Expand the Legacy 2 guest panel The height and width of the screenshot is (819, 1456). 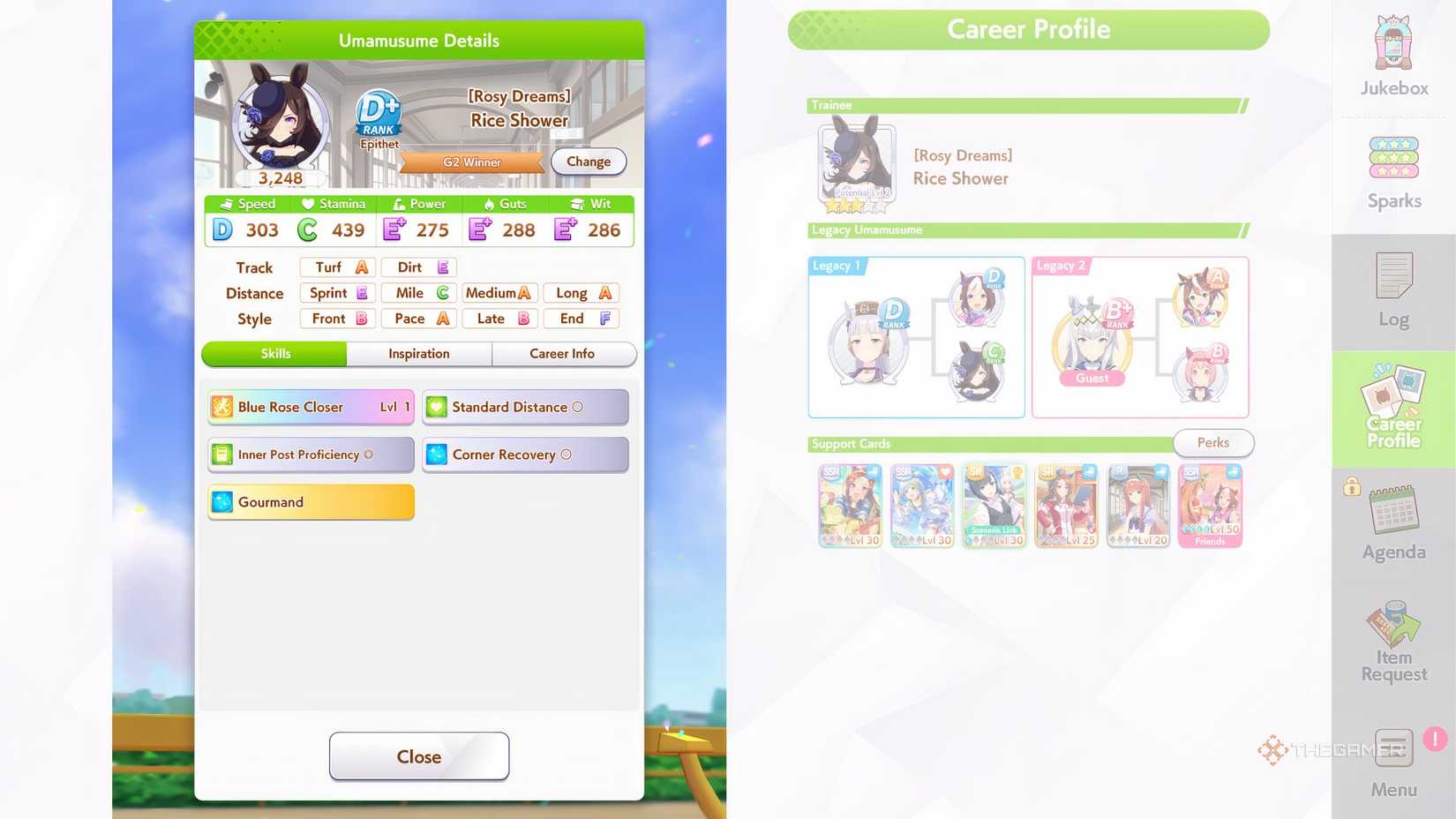coord(1138,336)
